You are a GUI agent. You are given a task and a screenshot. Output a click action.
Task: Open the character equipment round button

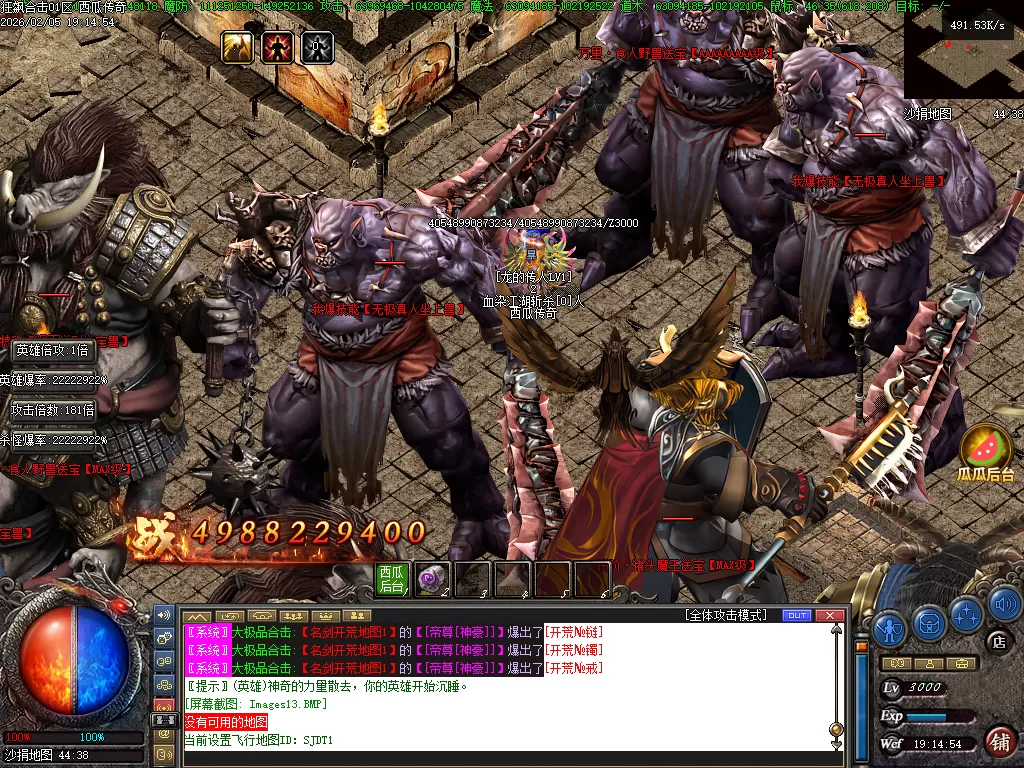(889, 627)
